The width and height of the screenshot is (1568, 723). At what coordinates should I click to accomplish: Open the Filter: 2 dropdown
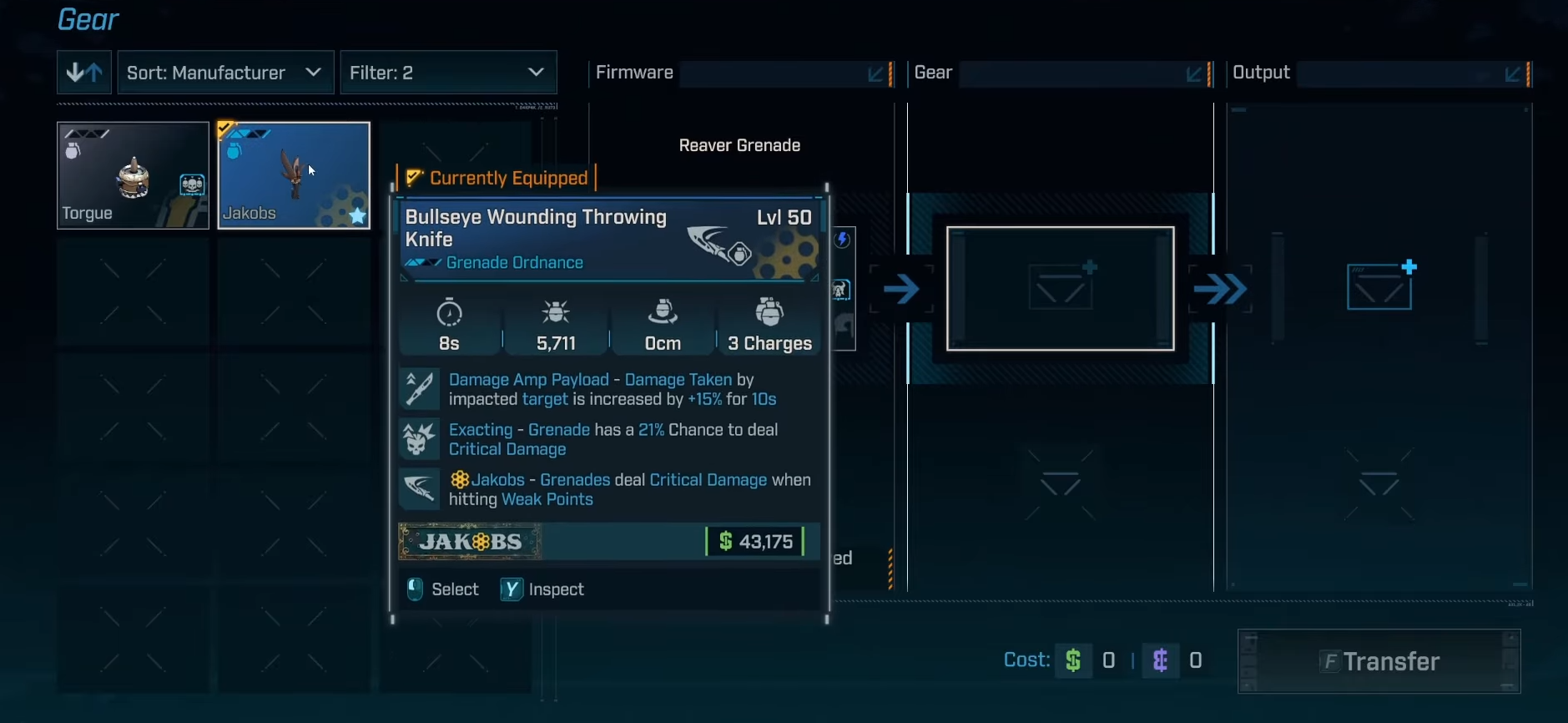point(448,73)
